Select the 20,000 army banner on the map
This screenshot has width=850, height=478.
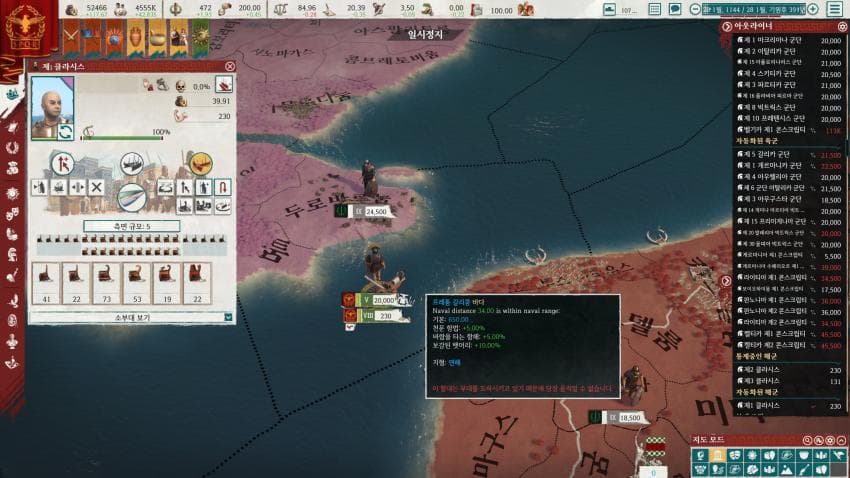click(x=382, y=299)
